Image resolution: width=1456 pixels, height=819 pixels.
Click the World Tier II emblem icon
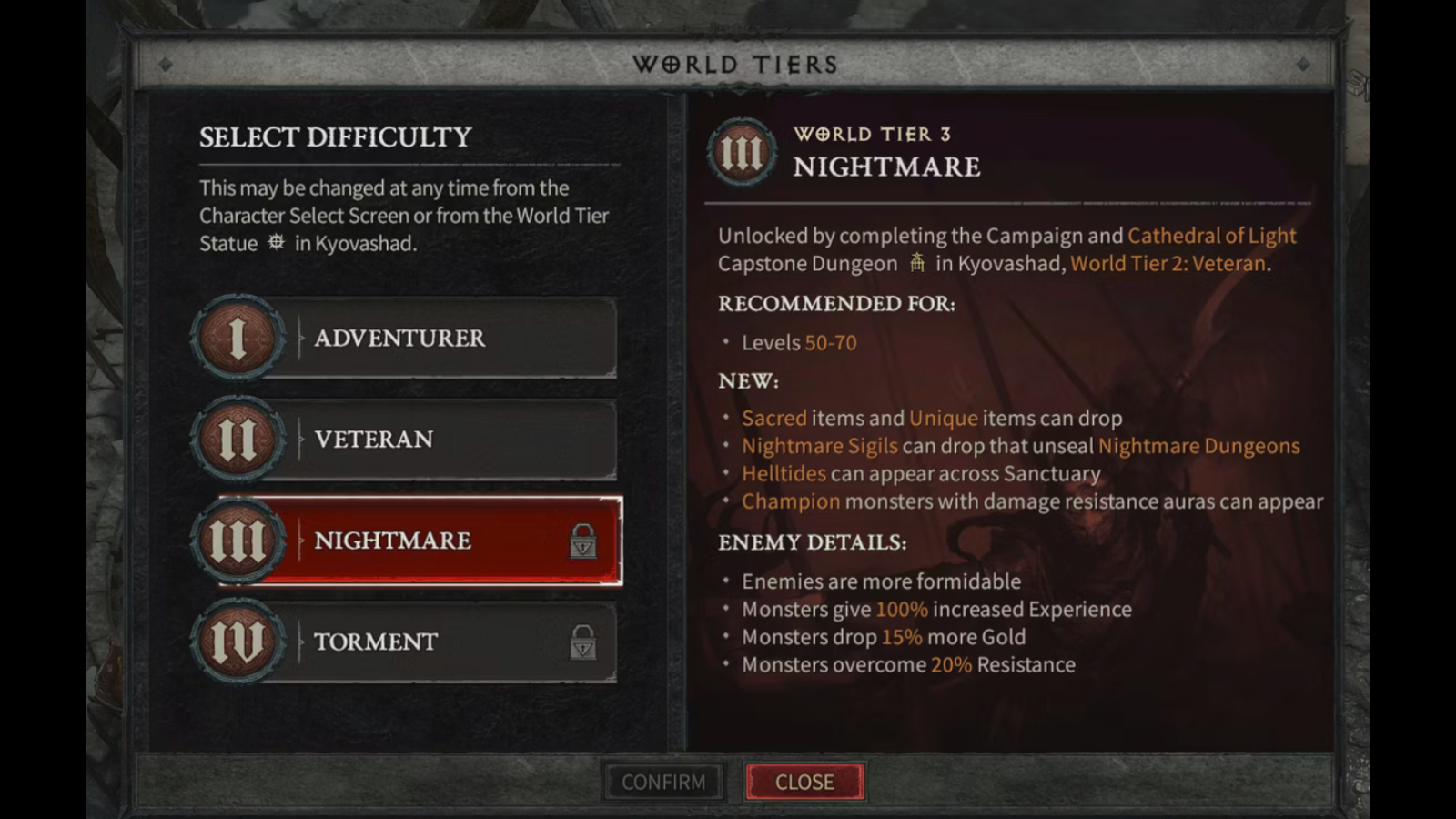[x=238, y=440]
